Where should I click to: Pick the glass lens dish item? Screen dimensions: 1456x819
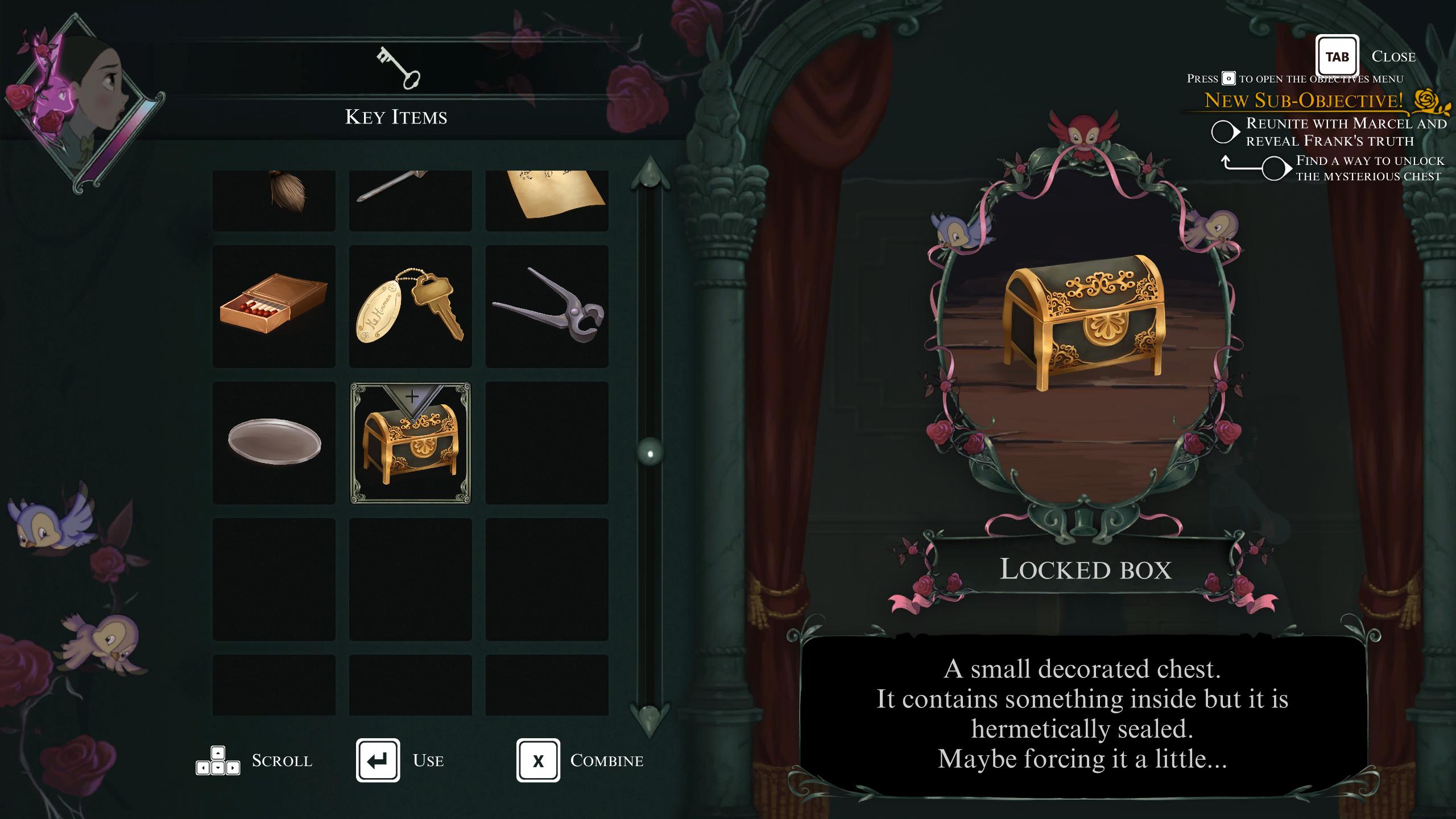(274, 443)
